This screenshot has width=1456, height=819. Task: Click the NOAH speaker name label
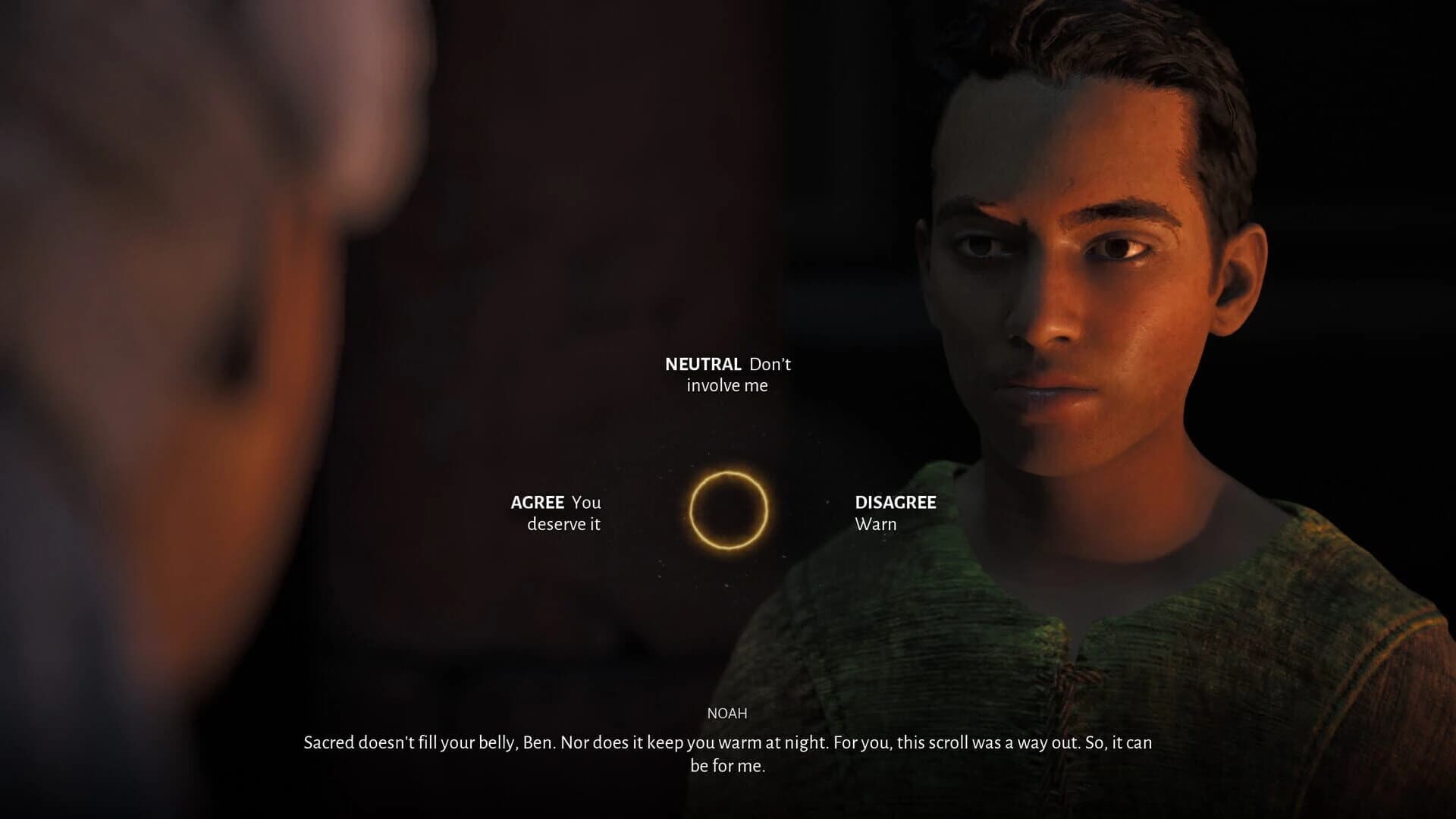pos(727,712)
